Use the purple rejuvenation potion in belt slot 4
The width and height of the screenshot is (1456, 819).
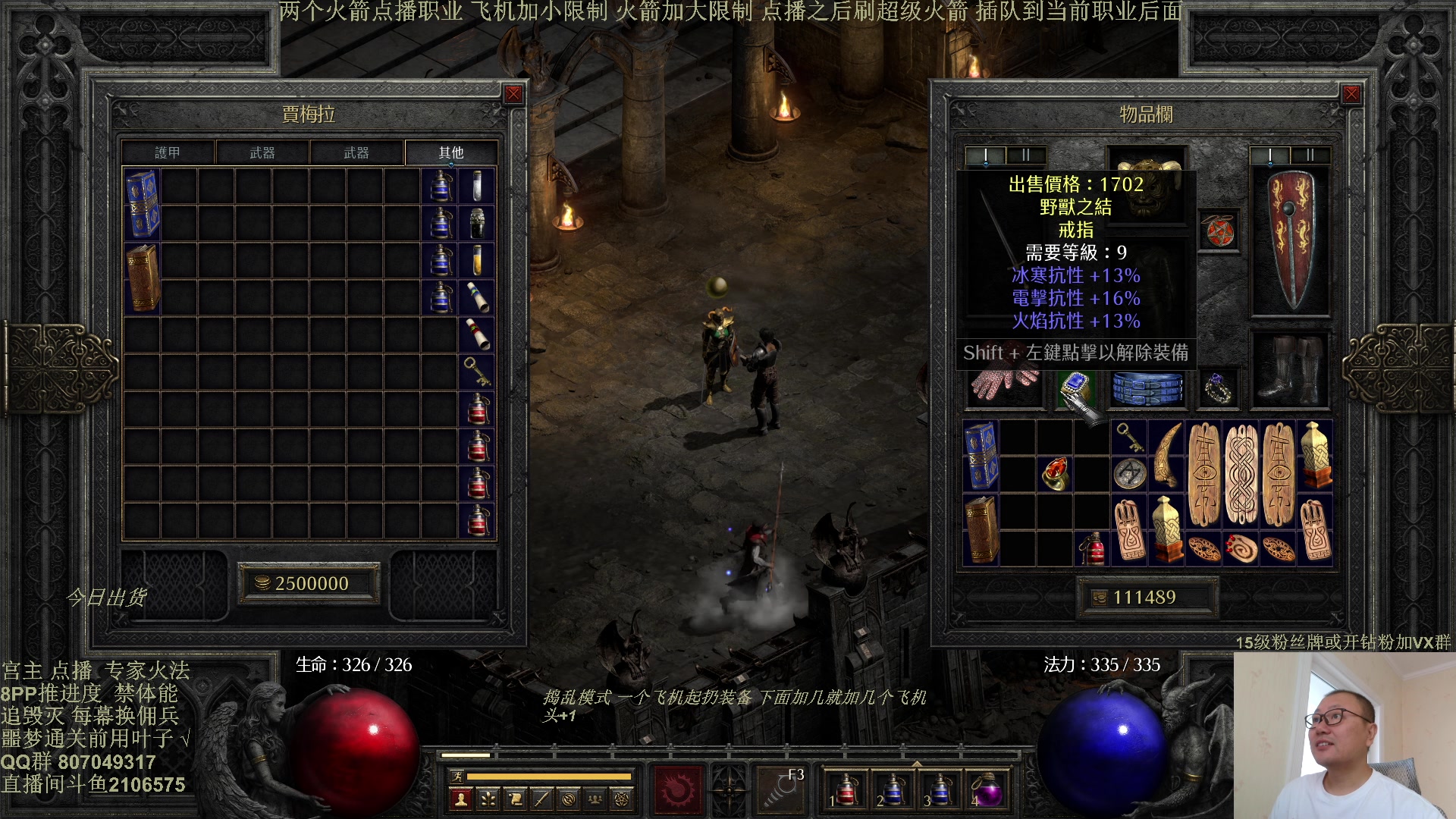[987, 790]
